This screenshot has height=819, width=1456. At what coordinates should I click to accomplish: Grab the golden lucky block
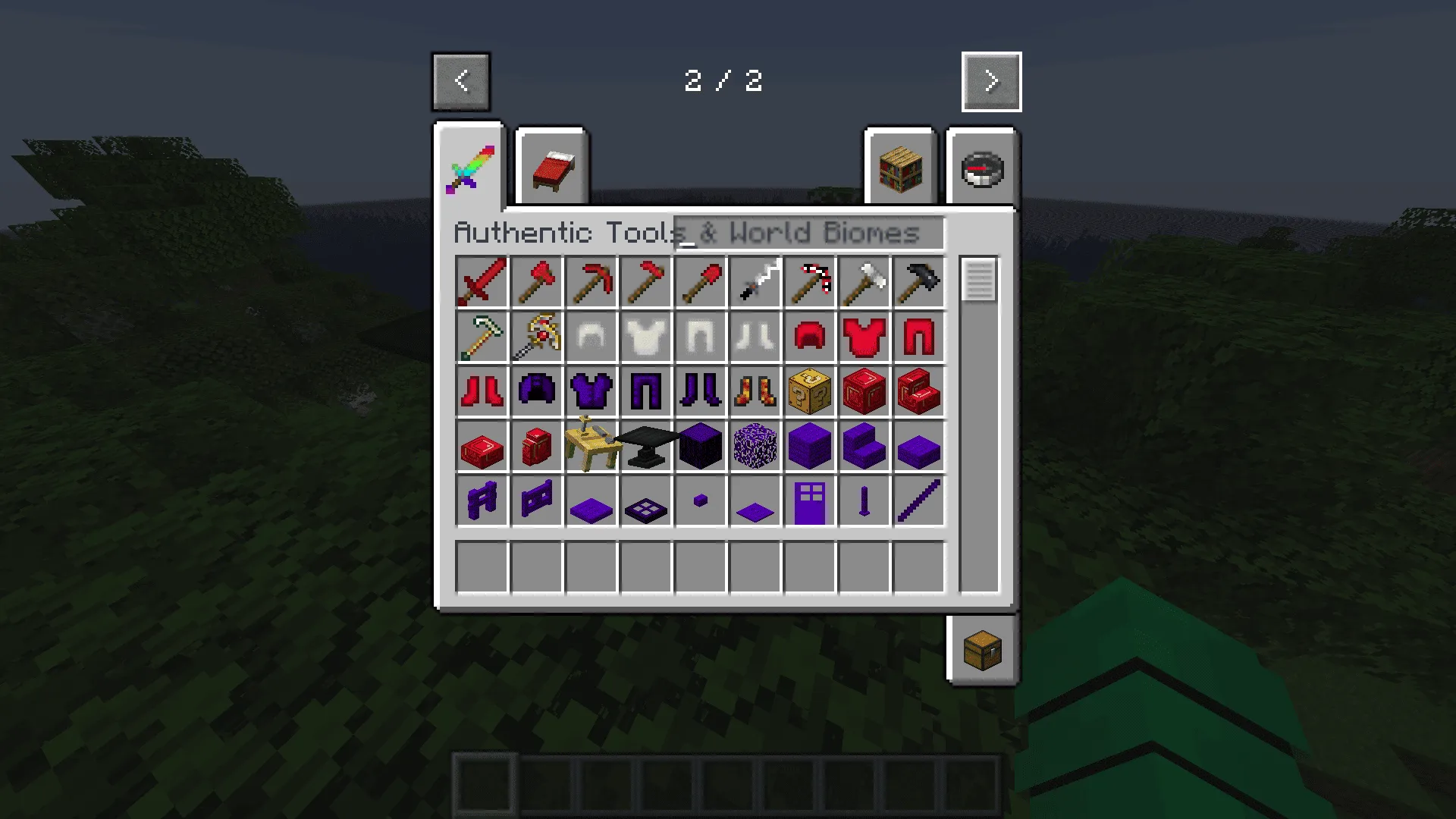click(809, 391)
